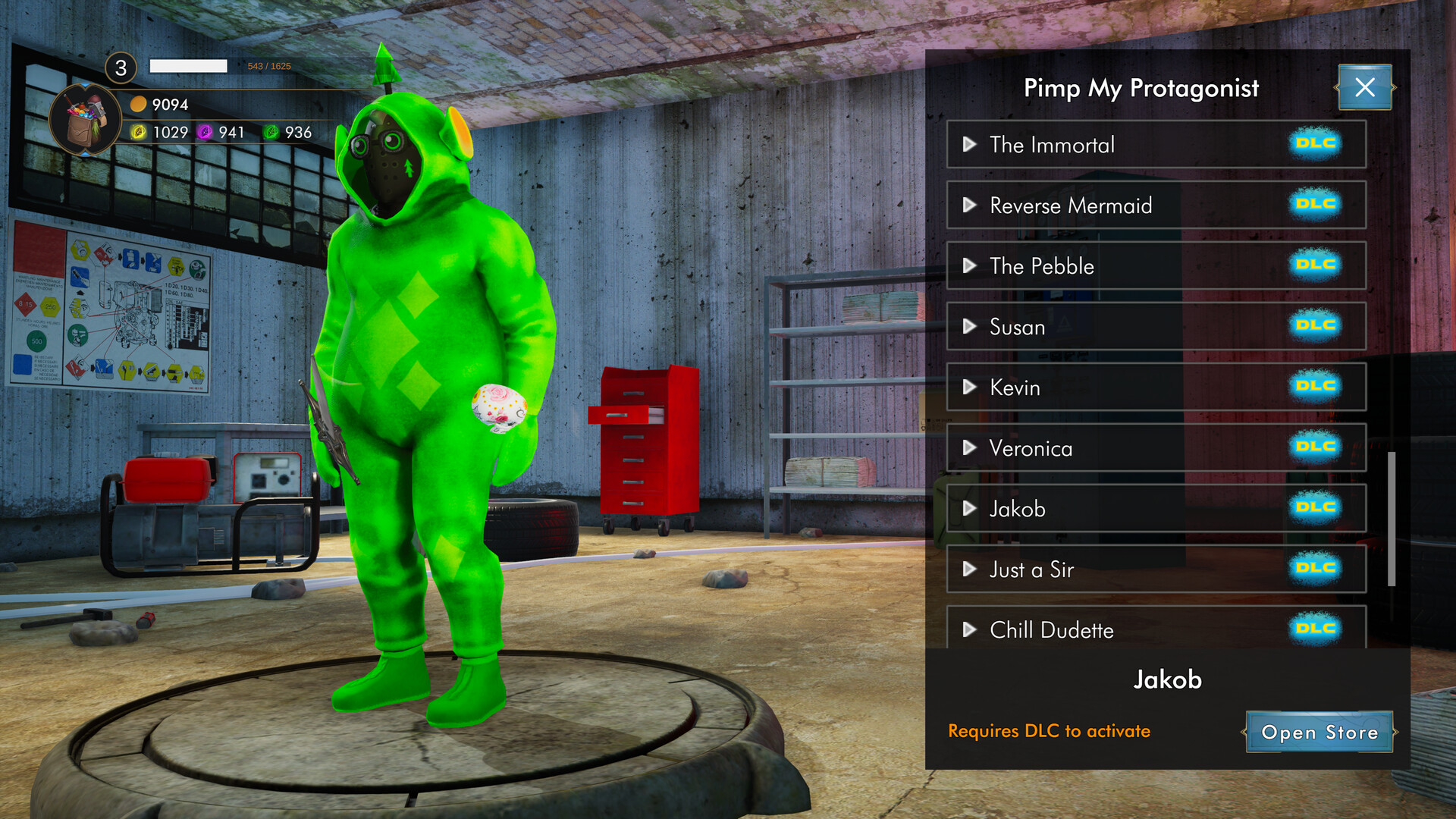This screenshot has height=819, width=1456.
Task: Click the DLC badge beside Reverse Mermaid
Action: pos(1316,206)
